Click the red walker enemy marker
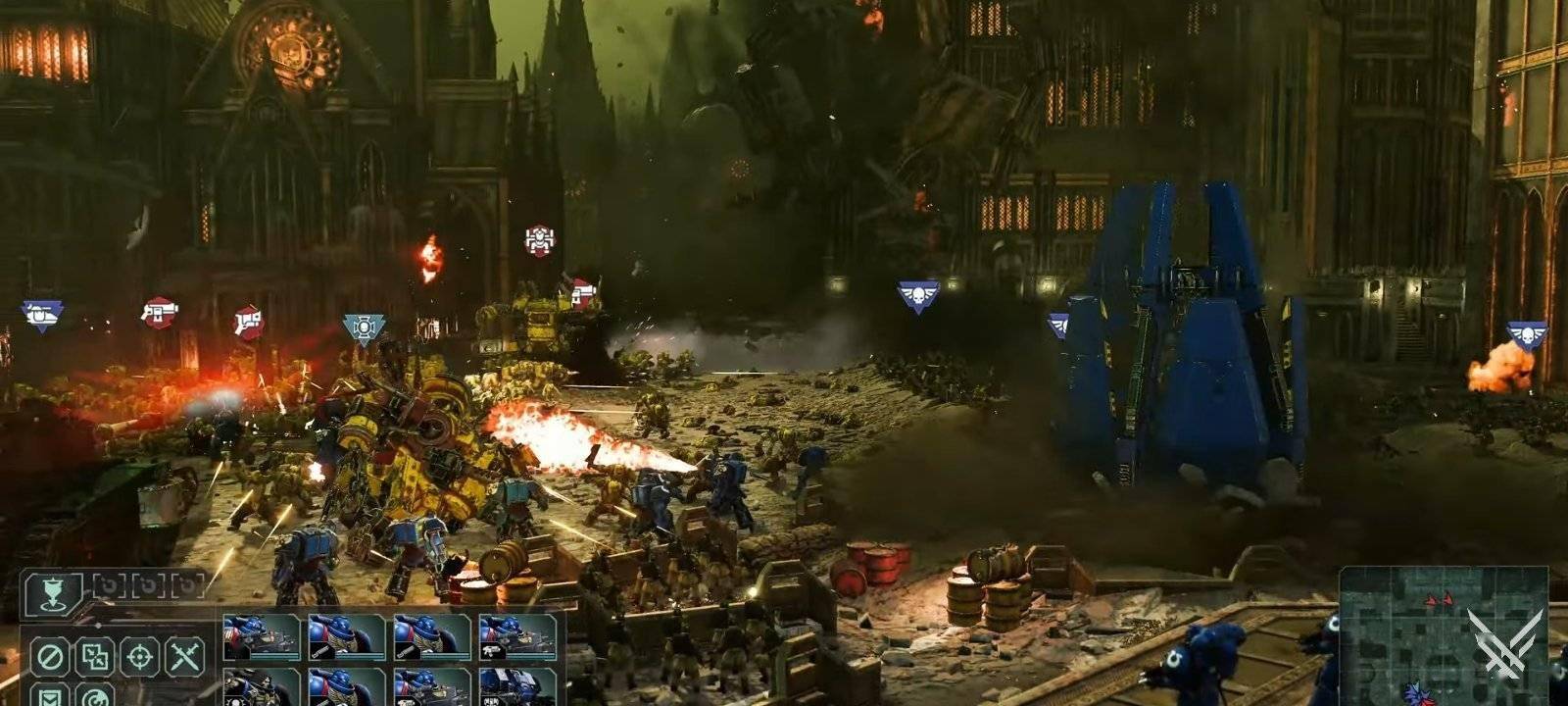The height and width of the screenshot is (706, 1568). pyautogui.click(x=539, y=240)
